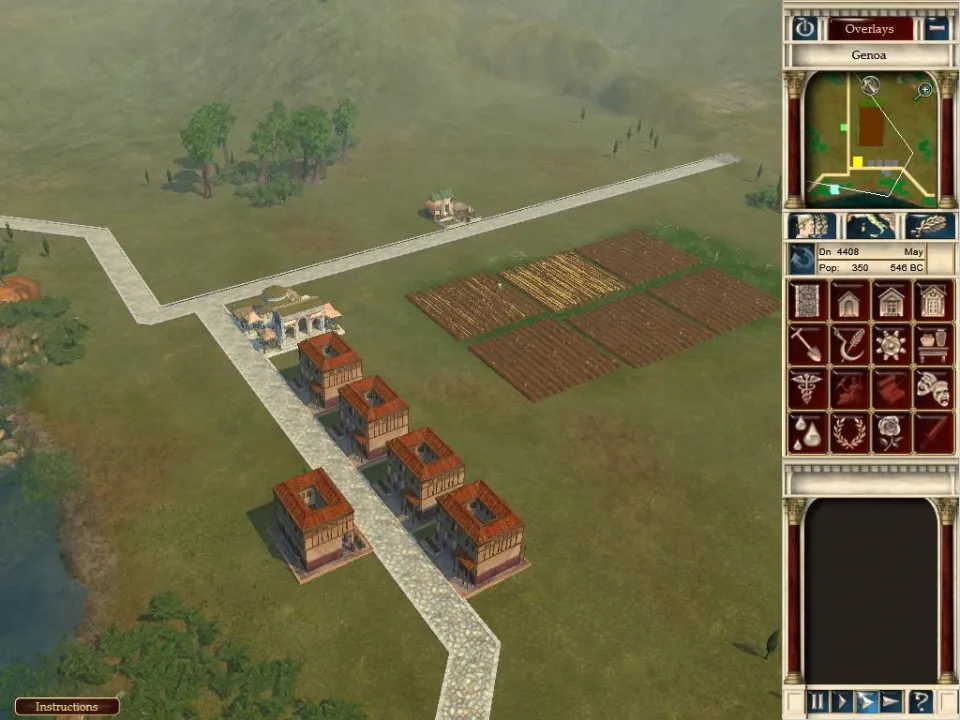Open the sickle and wheat farming category
Screen dimensions: 960x720
point(850,344)
